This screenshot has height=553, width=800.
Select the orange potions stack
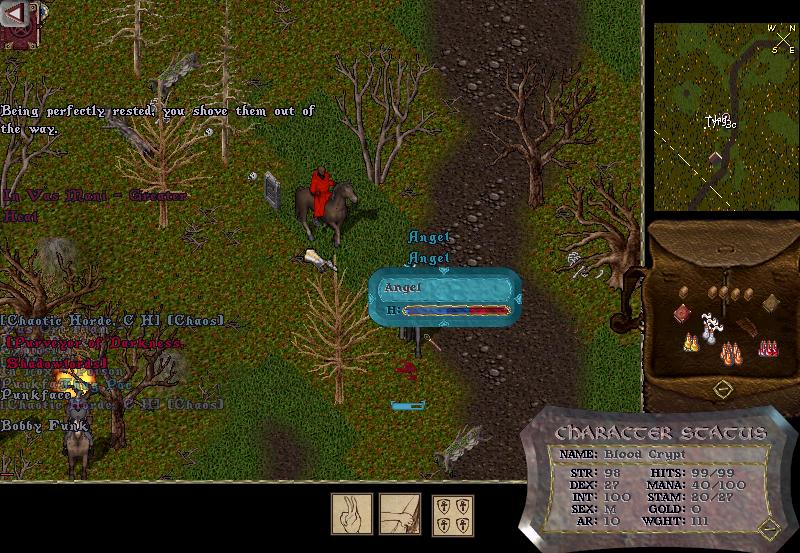(729, 354)
